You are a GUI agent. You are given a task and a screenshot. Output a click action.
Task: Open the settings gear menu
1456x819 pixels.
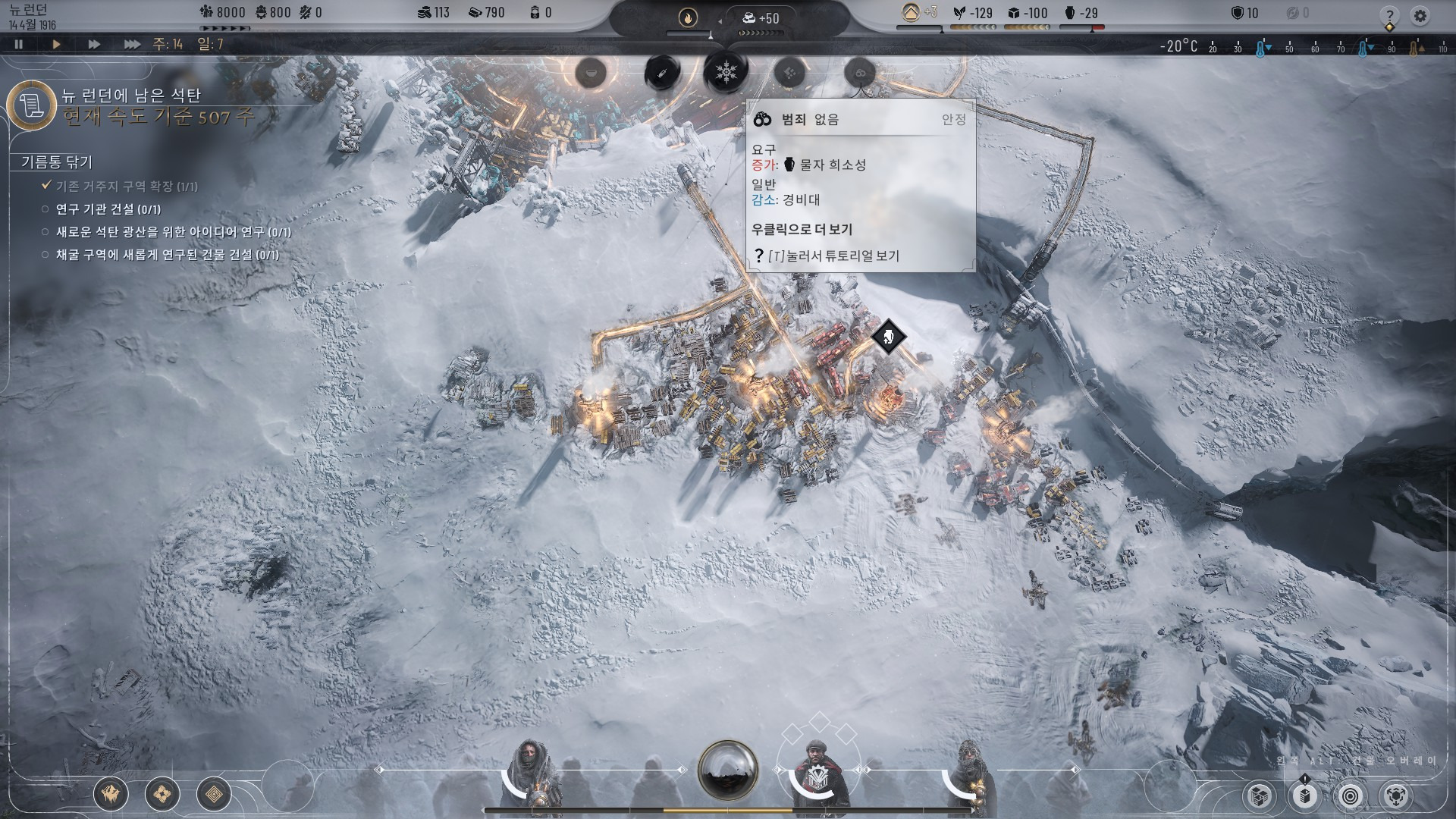(x=1420, y=15)
